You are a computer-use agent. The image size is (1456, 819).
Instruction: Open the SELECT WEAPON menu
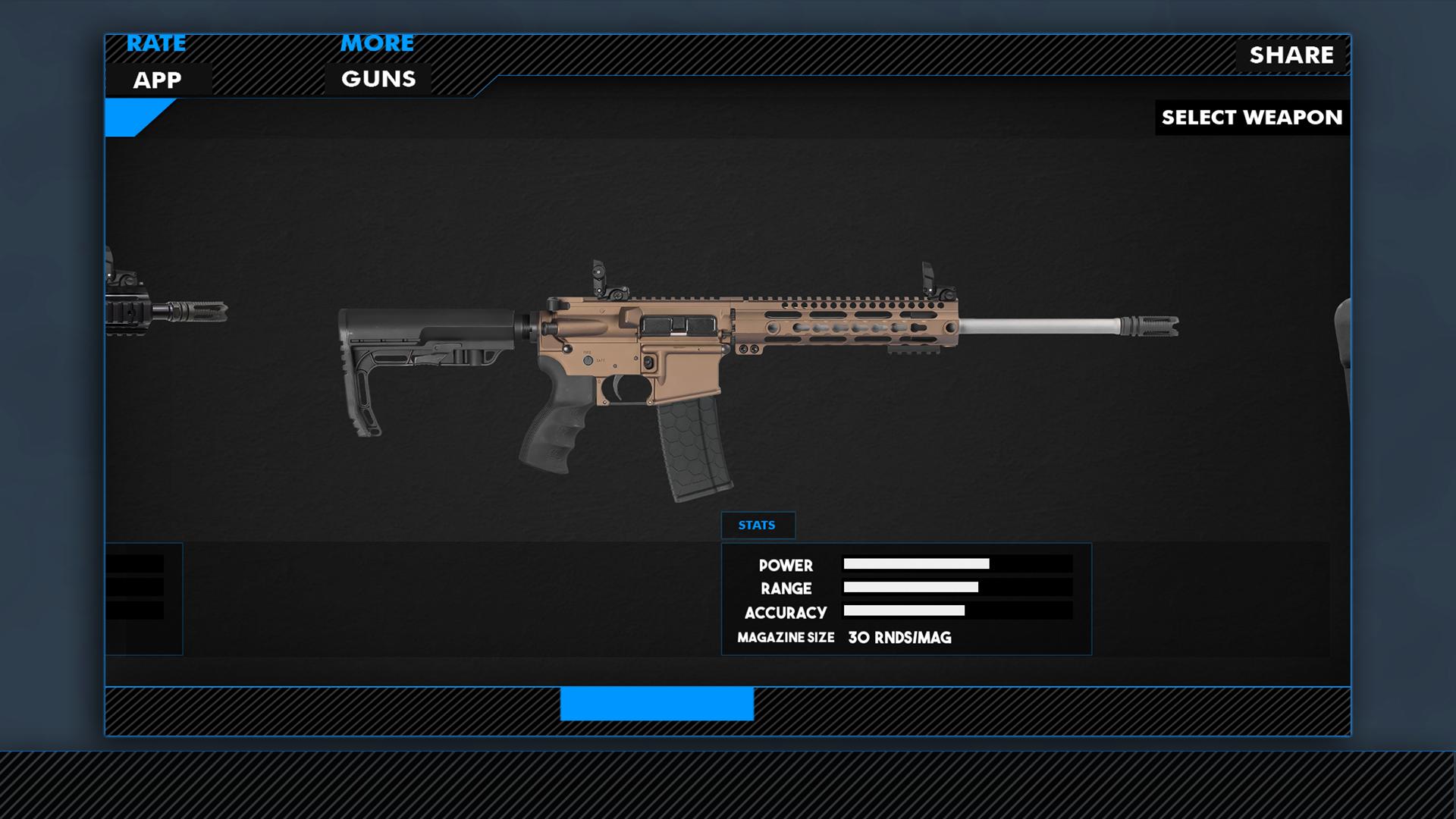pyautogui.click(x=1252, y=118)
